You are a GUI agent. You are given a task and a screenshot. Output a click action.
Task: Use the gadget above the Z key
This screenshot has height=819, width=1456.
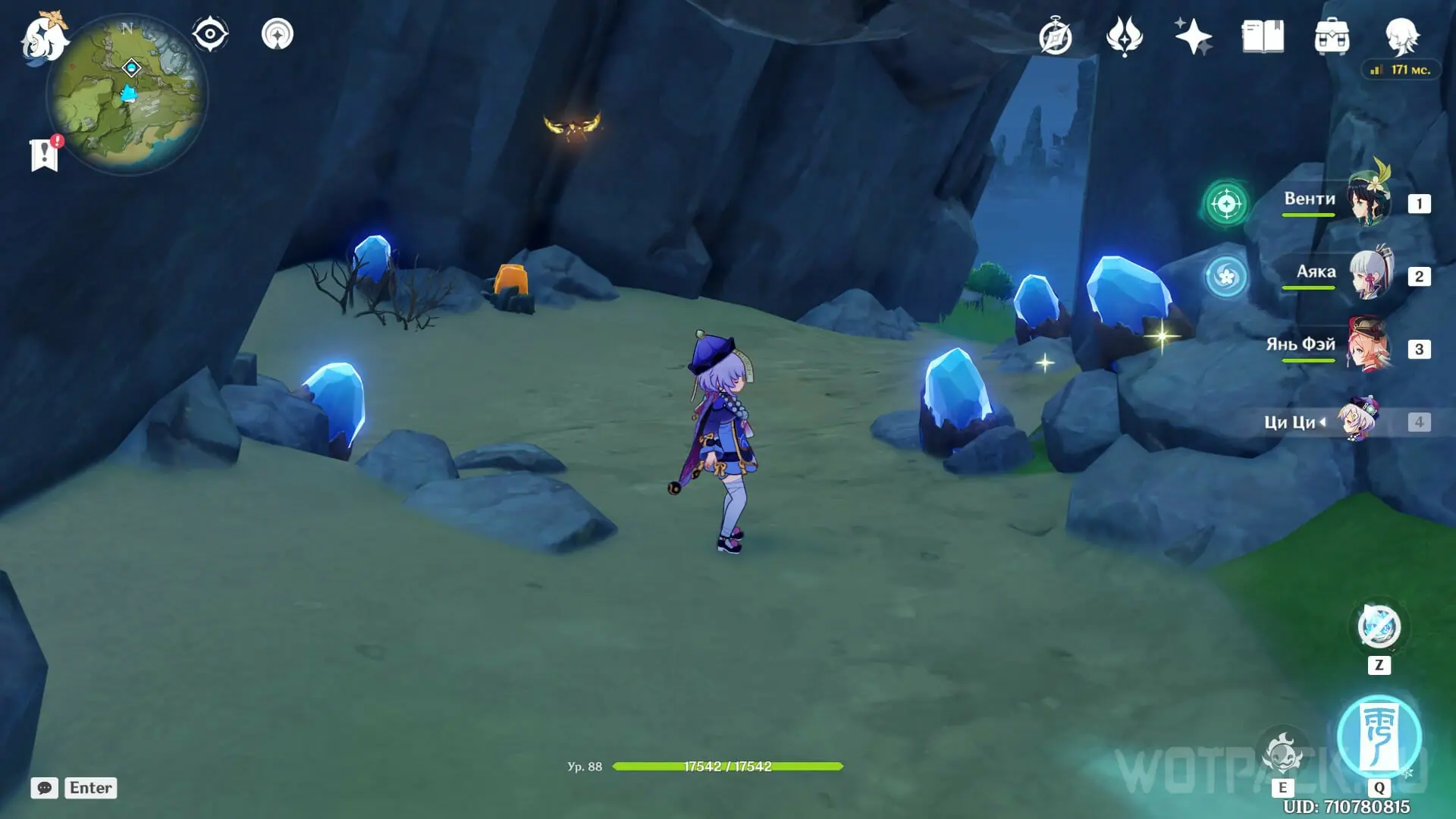click(x=1379, y=627)
